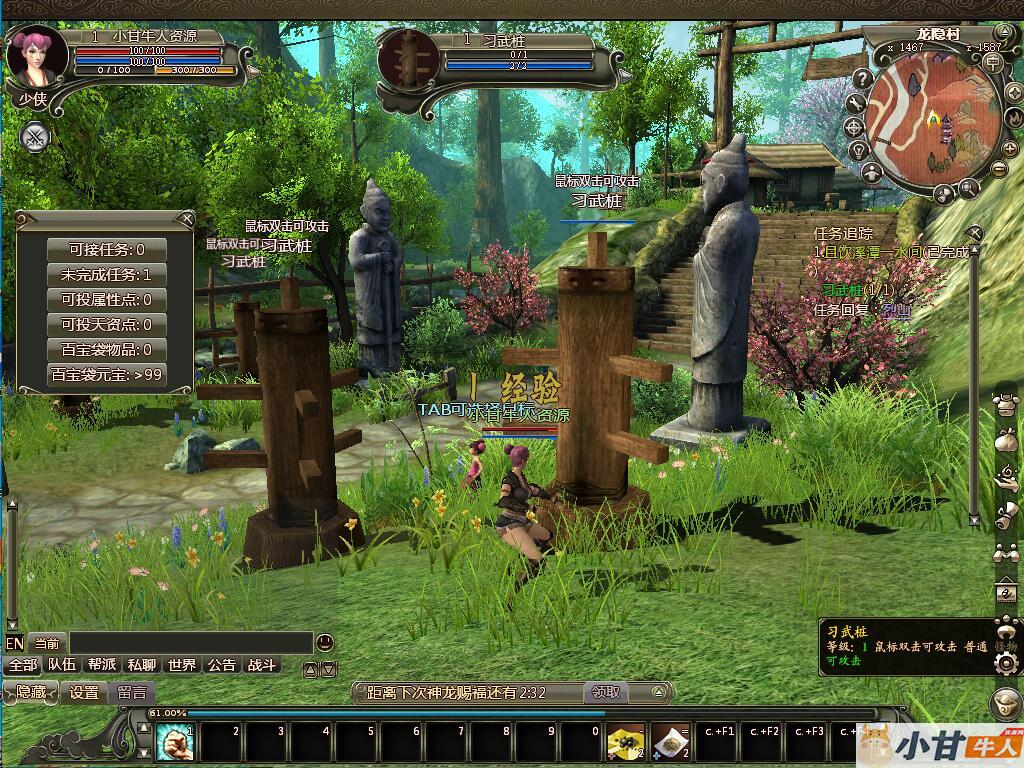This screenshot has width=1024, height=768.
Task: Open the smiley emoticon picker
Action: [324, 642]
